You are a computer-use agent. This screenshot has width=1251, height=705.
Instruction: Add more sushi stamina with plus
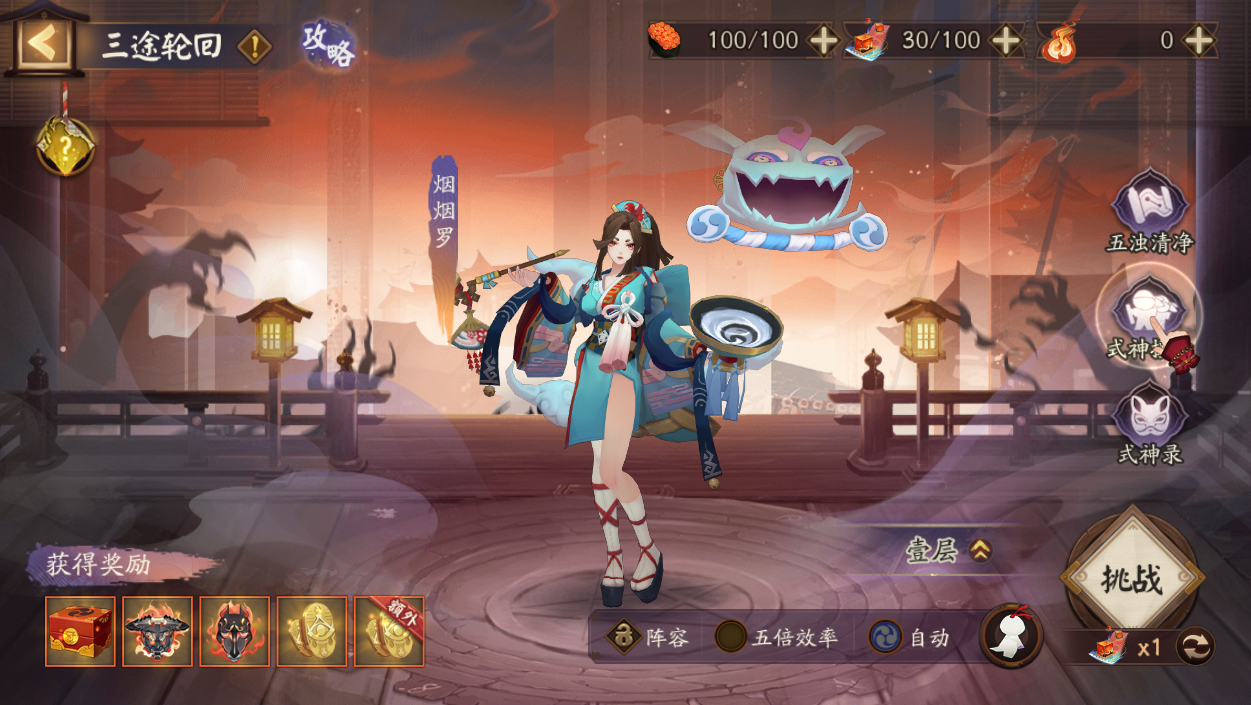click(x=823, y=41)
